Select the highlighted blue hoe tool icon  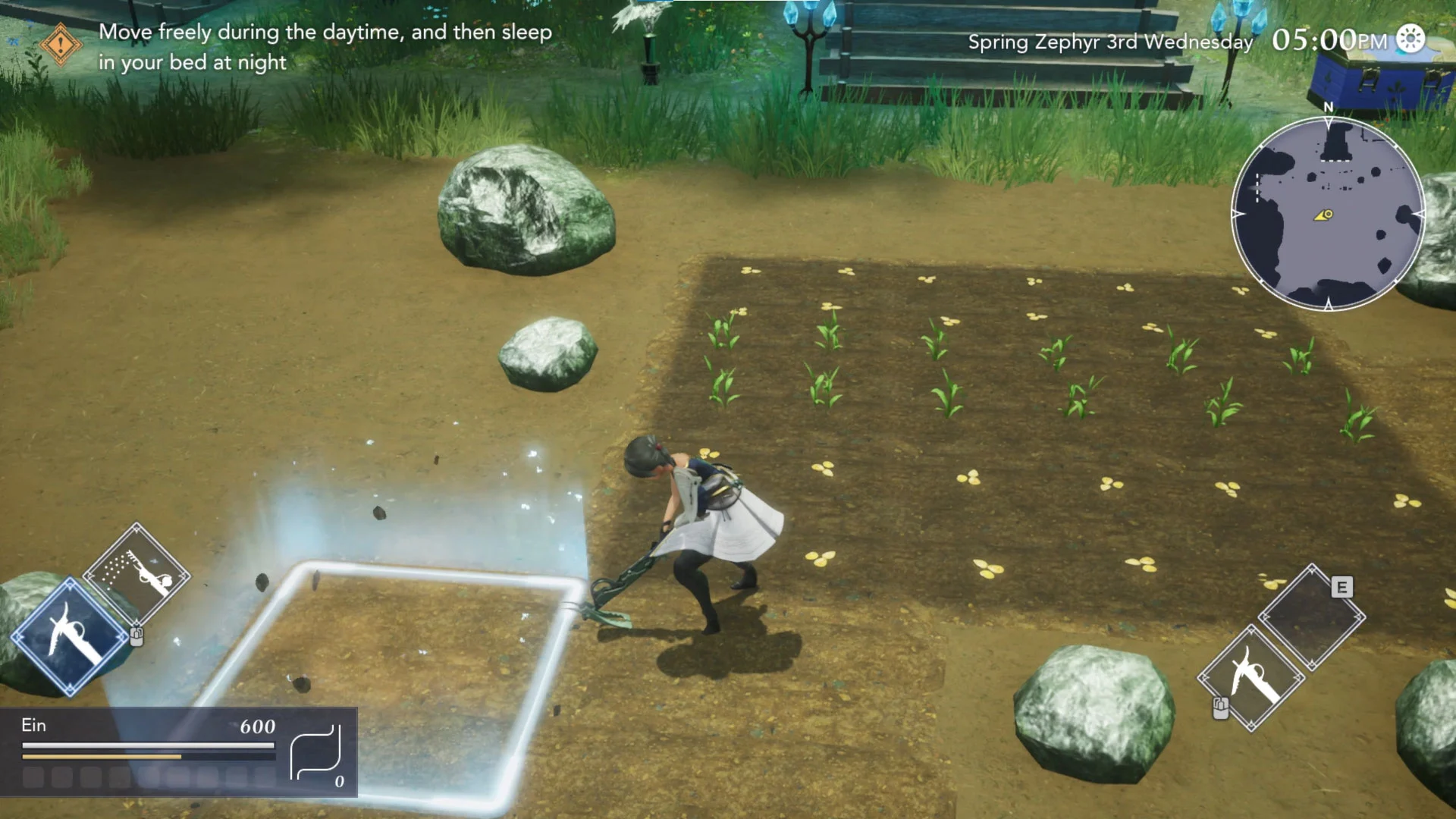[x=70, y=636]
